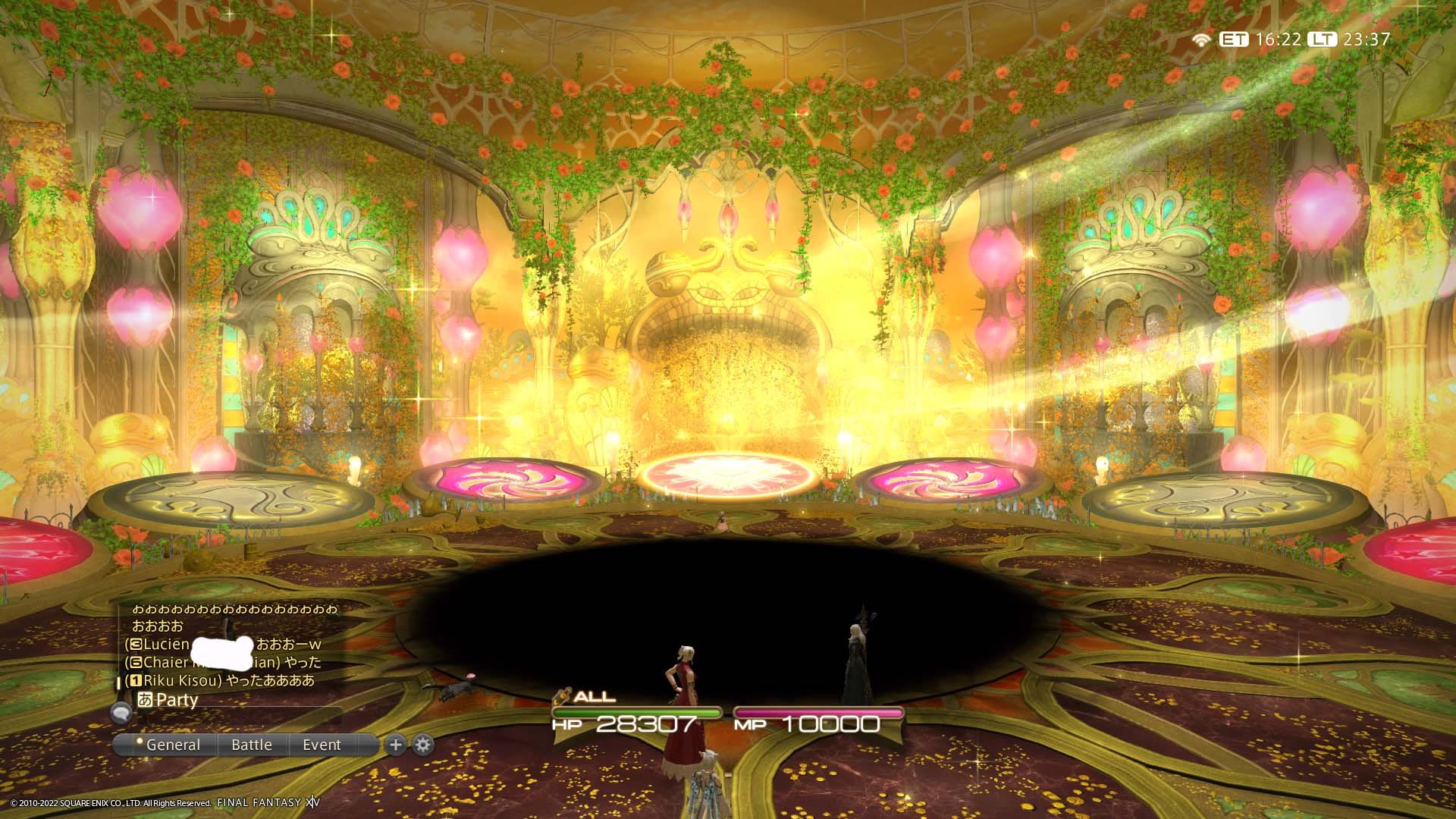The width and height of the screenshot is (1456, 819).
Task: Open the Battle chat log tab
Action: pos(252,745)
